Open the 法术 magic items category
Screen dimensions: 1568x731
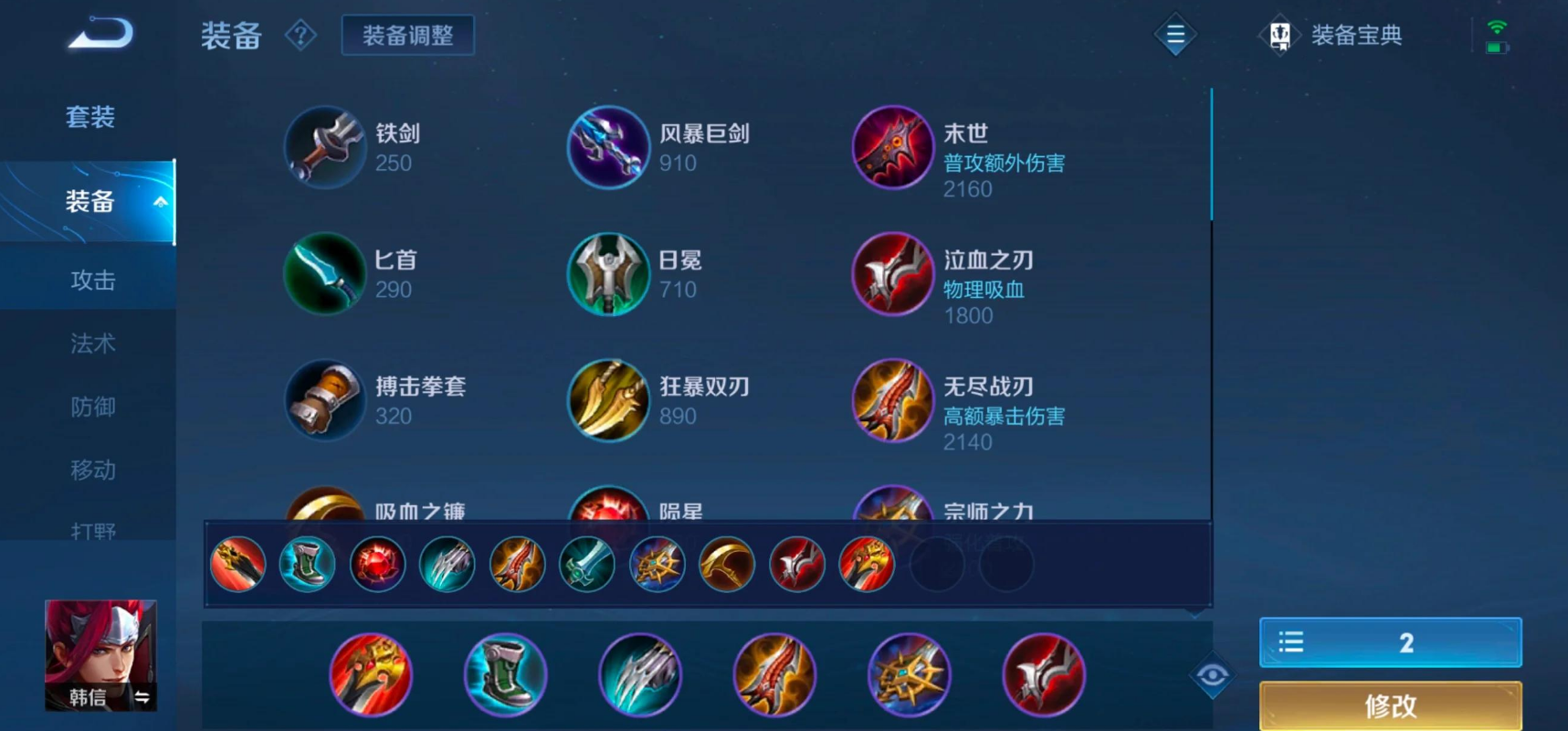(x=94, y=344)
